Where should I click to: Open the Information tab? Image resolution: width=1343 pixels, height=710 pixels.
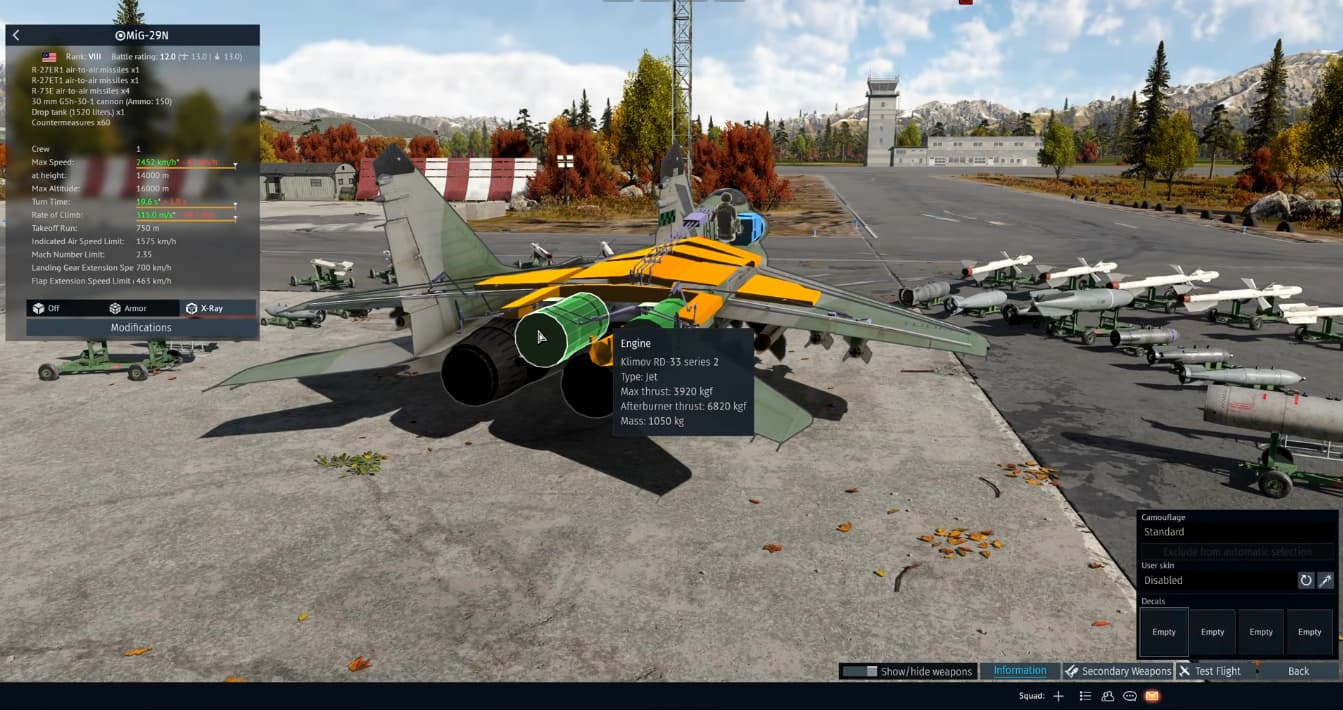coord(1020,671)
